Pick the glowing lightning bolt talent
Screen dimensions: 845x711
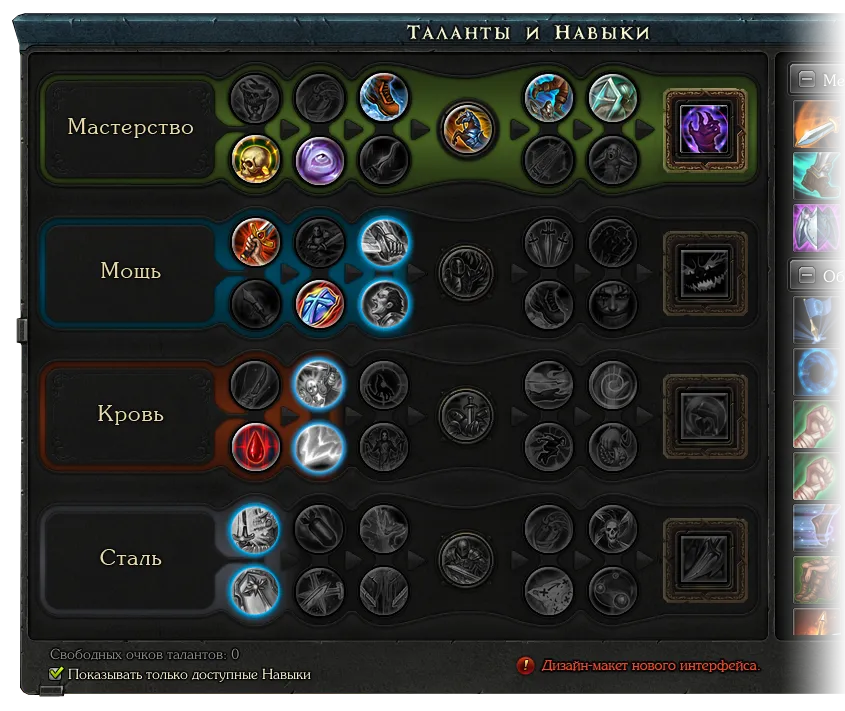pyautogui.click(x=320, y=447)
